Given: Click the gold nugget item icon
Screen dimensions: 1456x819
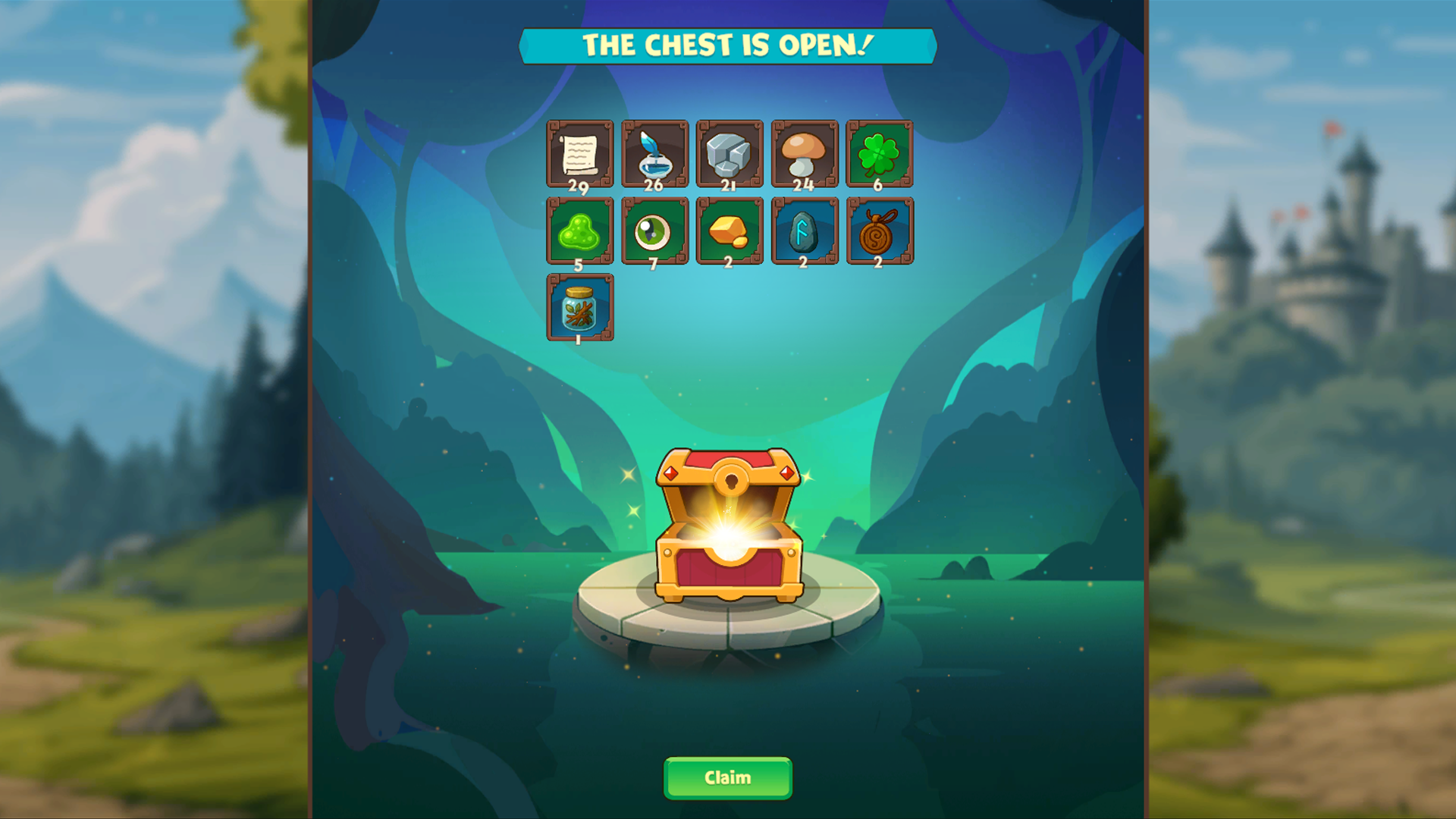Looking at the screenshot, I should tap(729, 231).
